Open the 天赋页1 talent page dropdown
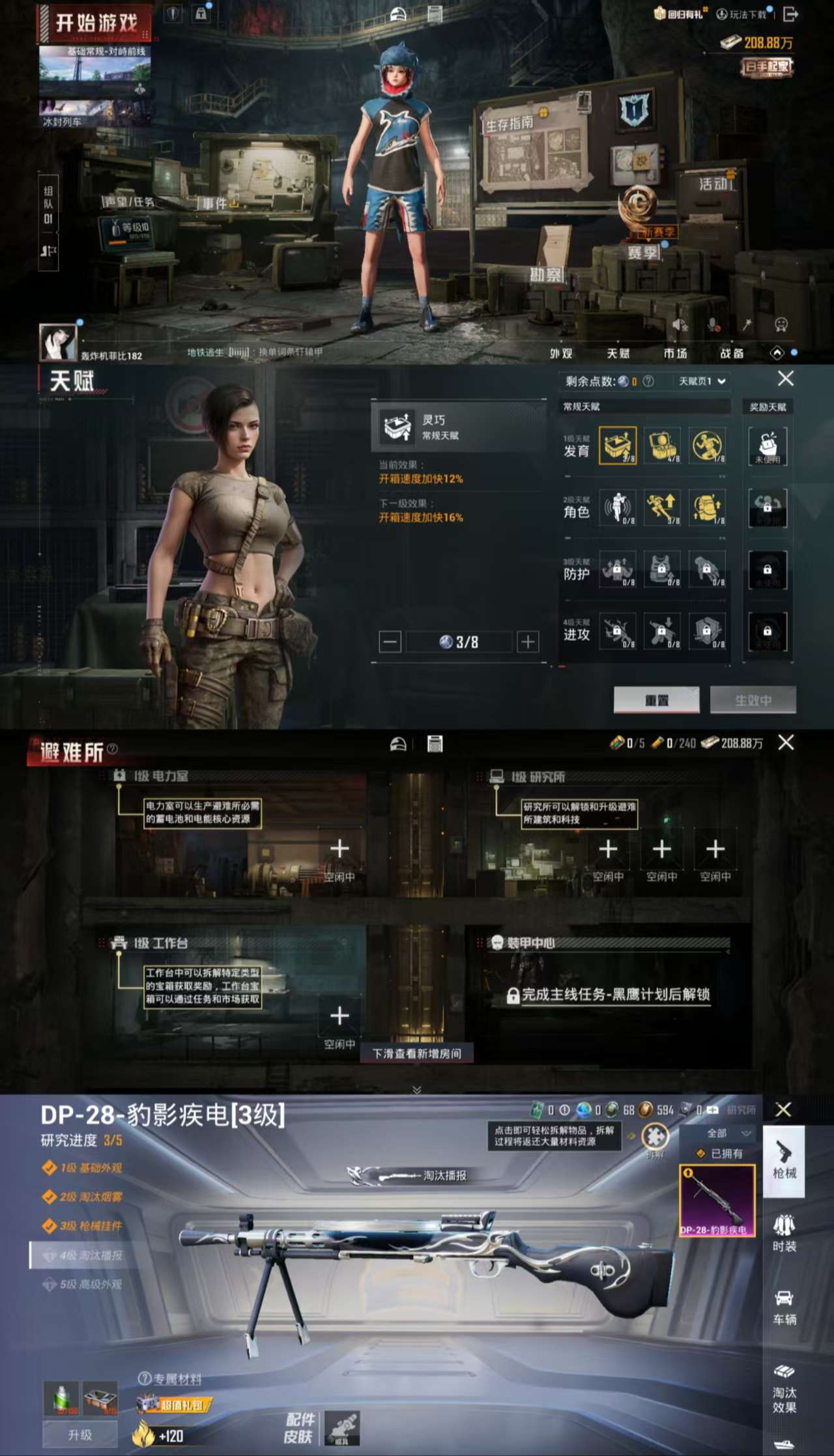The image size is (834, 1456). (x=701, y=381)
